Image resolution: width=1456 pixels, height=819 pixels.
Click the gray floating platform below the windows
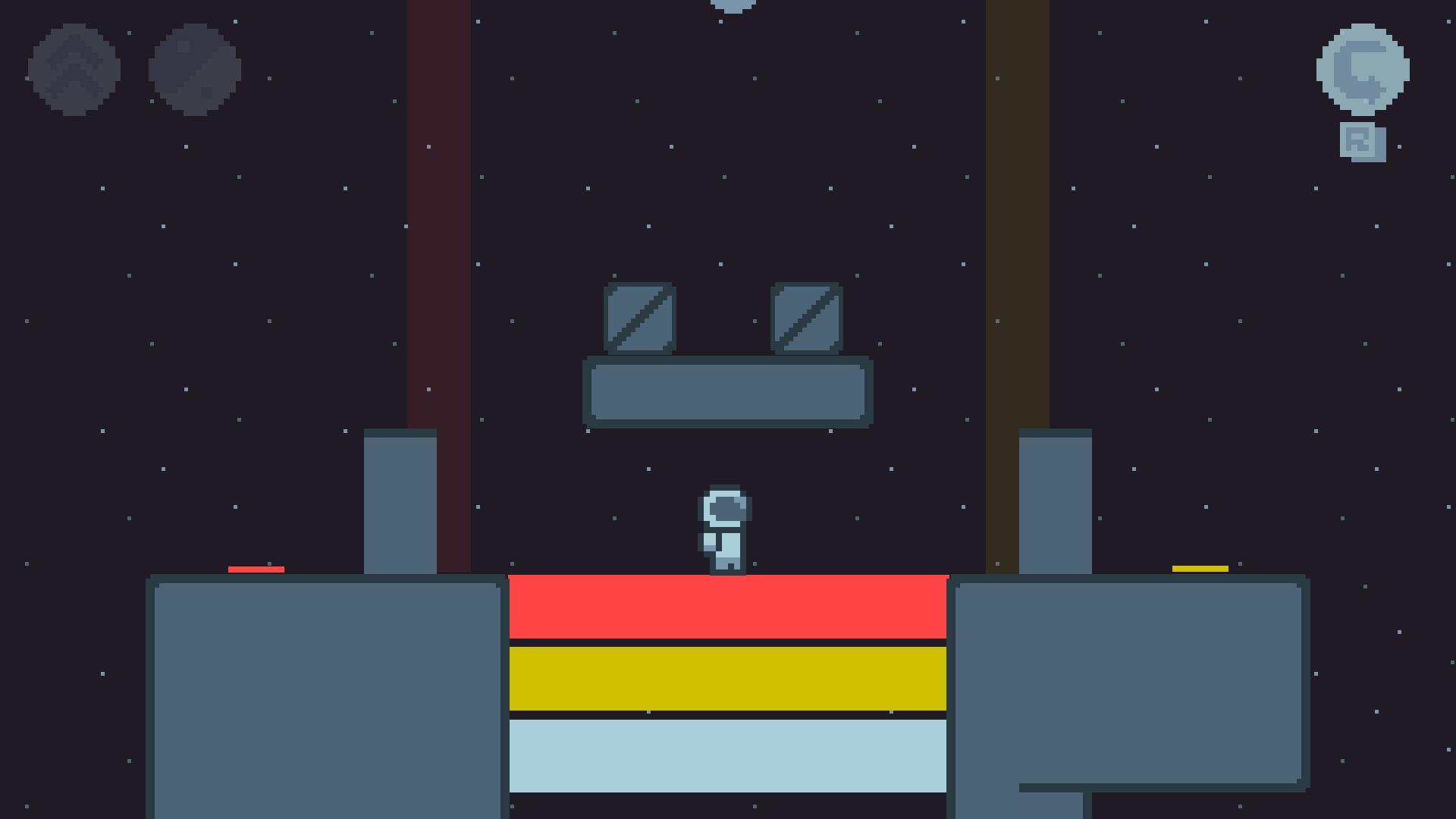[x=726, y=392]
